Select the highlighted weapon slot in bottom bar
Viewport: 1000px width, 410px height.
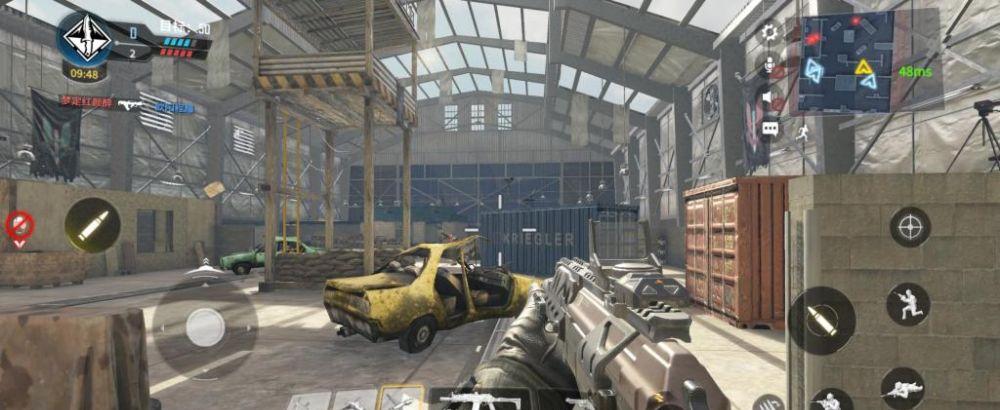click(x=401, y=399)
